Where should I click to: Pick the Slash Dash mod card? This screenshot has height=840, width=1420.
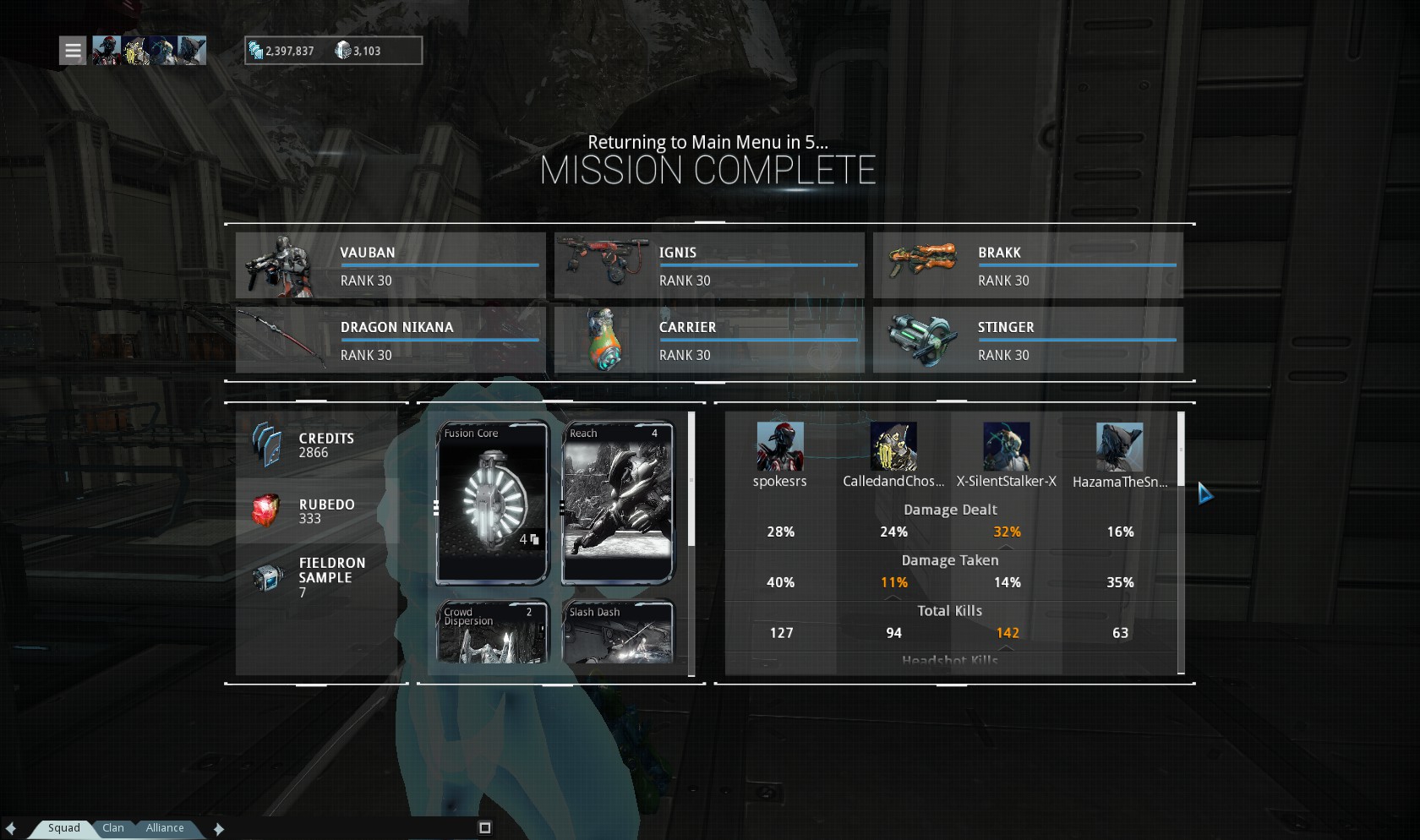click(x=618, y=632)
